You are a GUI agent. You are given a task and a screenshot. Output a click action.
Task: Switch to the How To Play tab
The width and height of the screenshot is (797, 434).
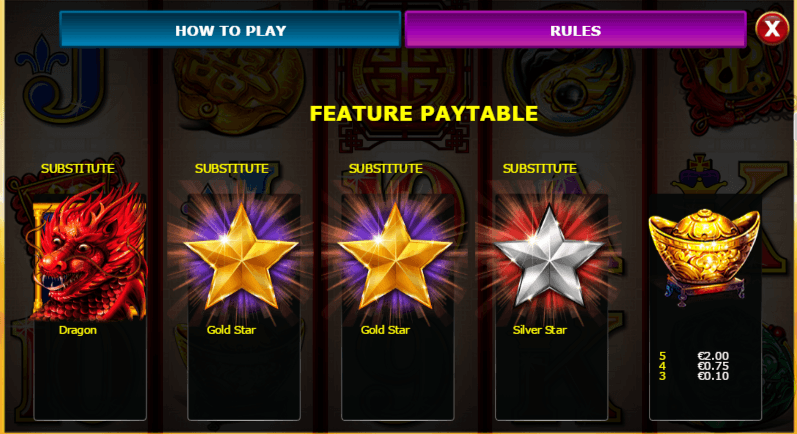tap(230, 30)
